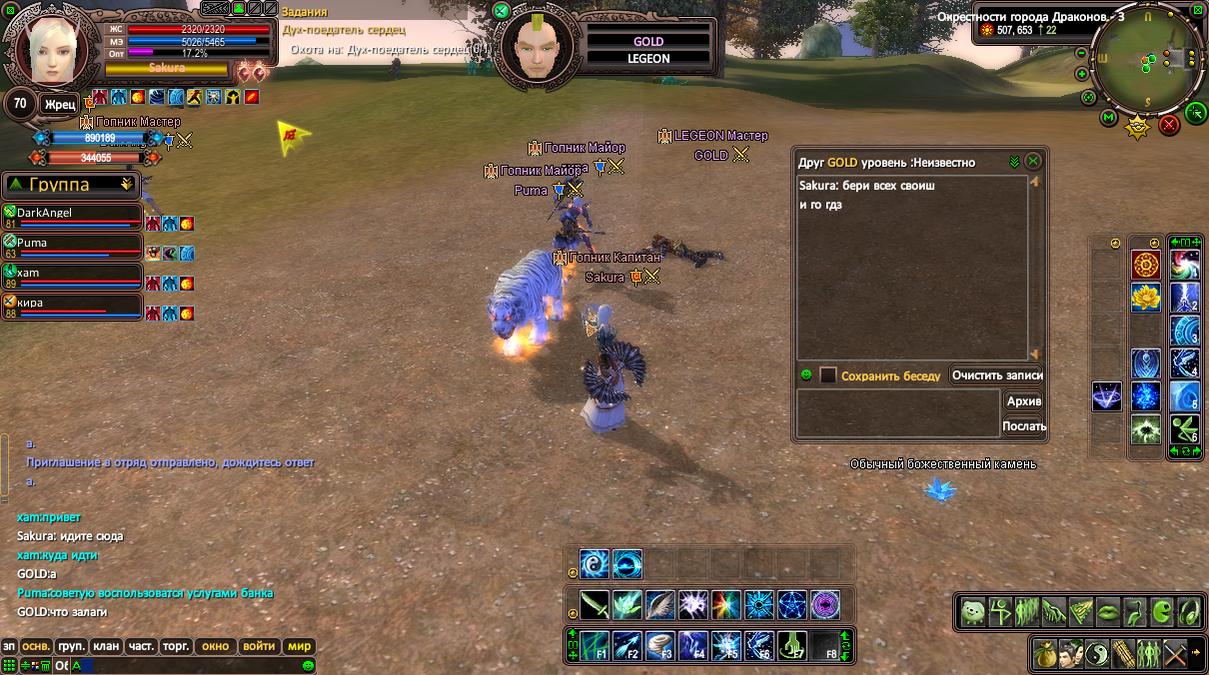Zoom in the minimap with plus button

point(1082,74)
